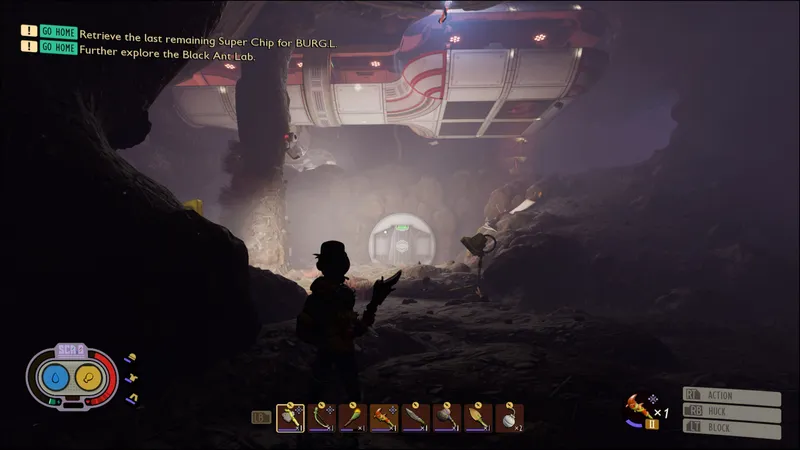The image size is (800, 450).
Task: Select the axe in the first hotbar slot
Action: pyautogui.click(x=291, y=418)
